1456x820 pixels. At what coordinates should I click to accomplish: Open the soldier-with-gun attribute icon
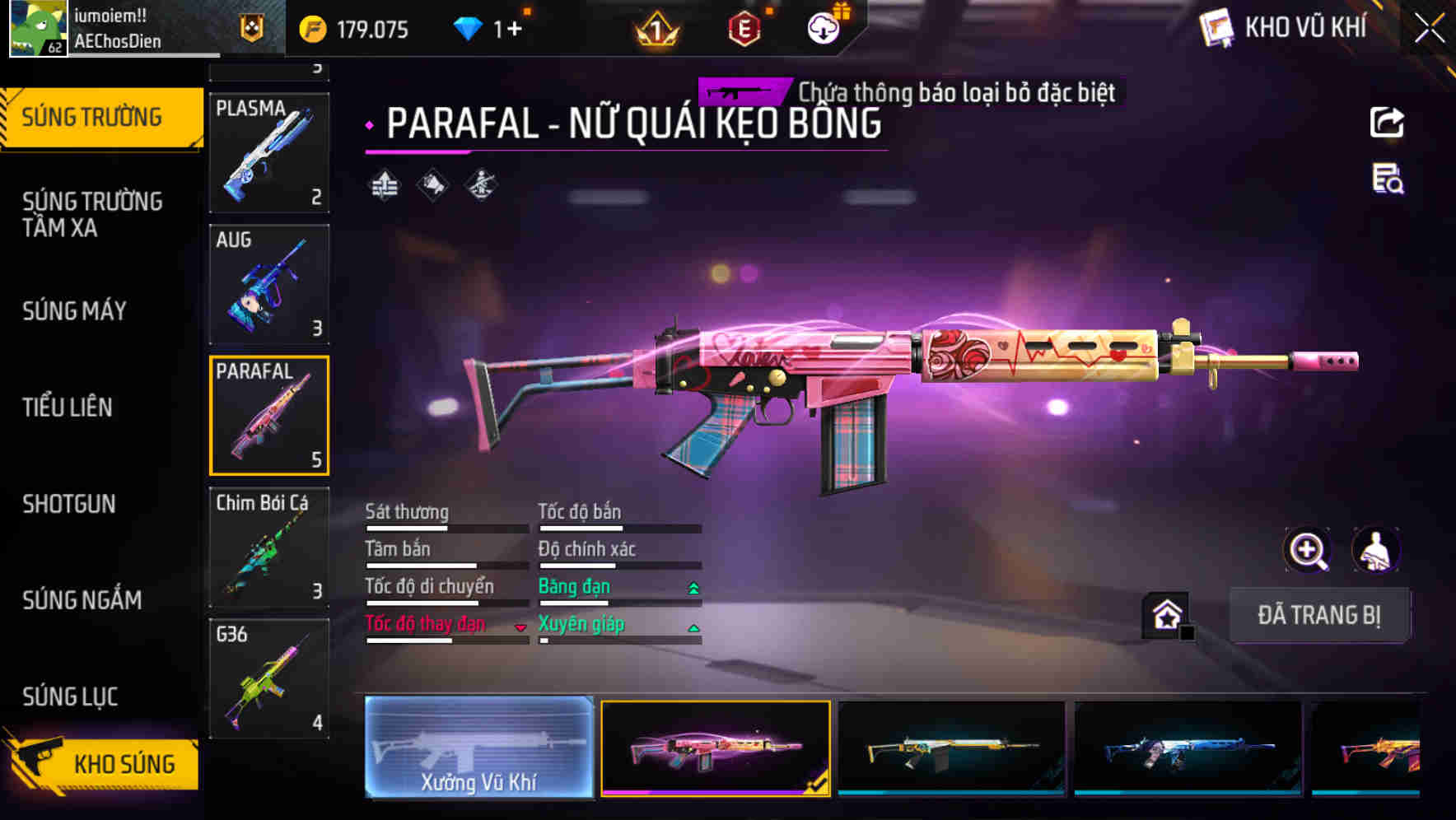tap(480, 185)
